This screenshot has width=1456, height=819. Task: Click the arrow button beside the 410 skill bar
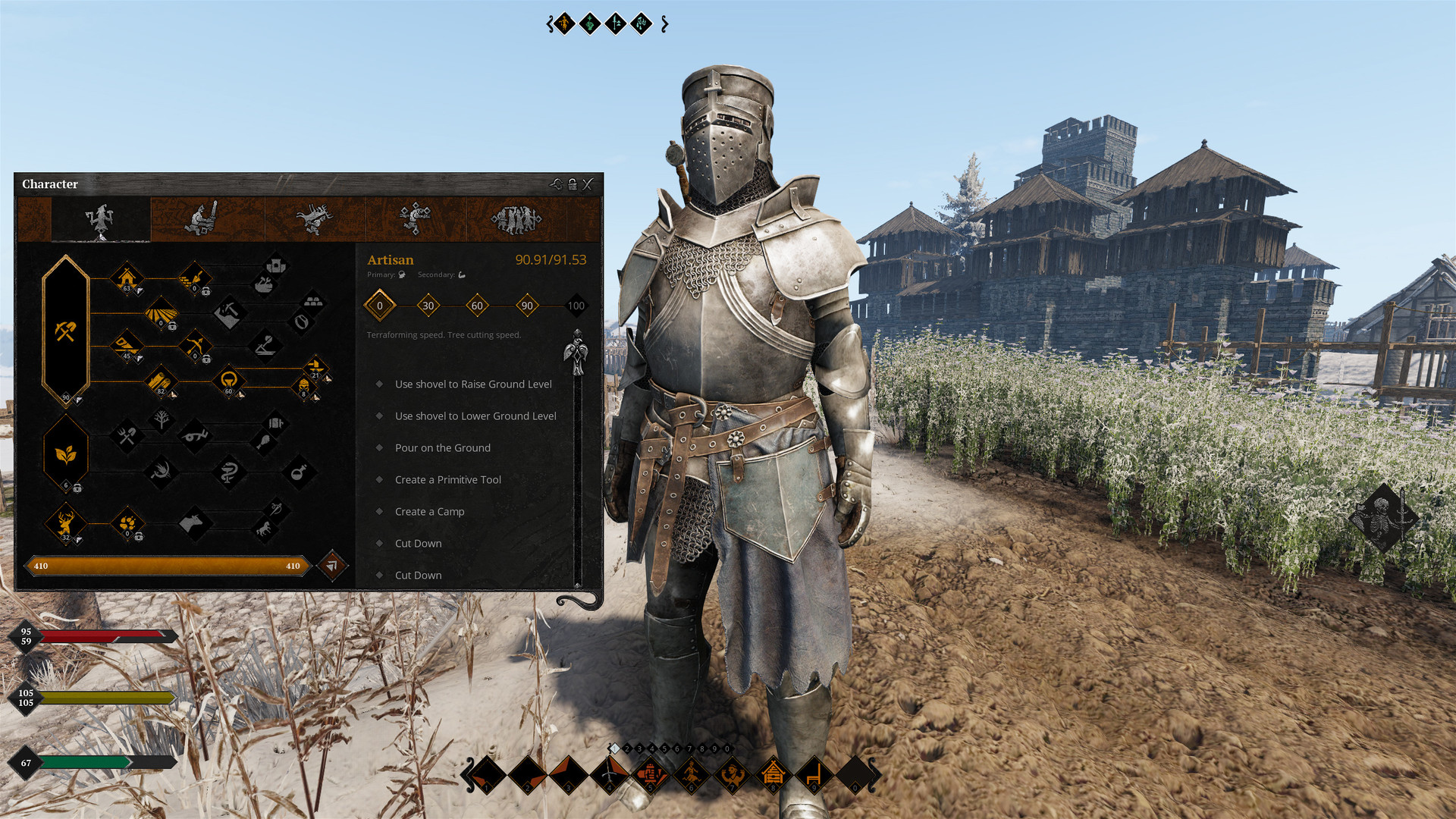(331, 565)
